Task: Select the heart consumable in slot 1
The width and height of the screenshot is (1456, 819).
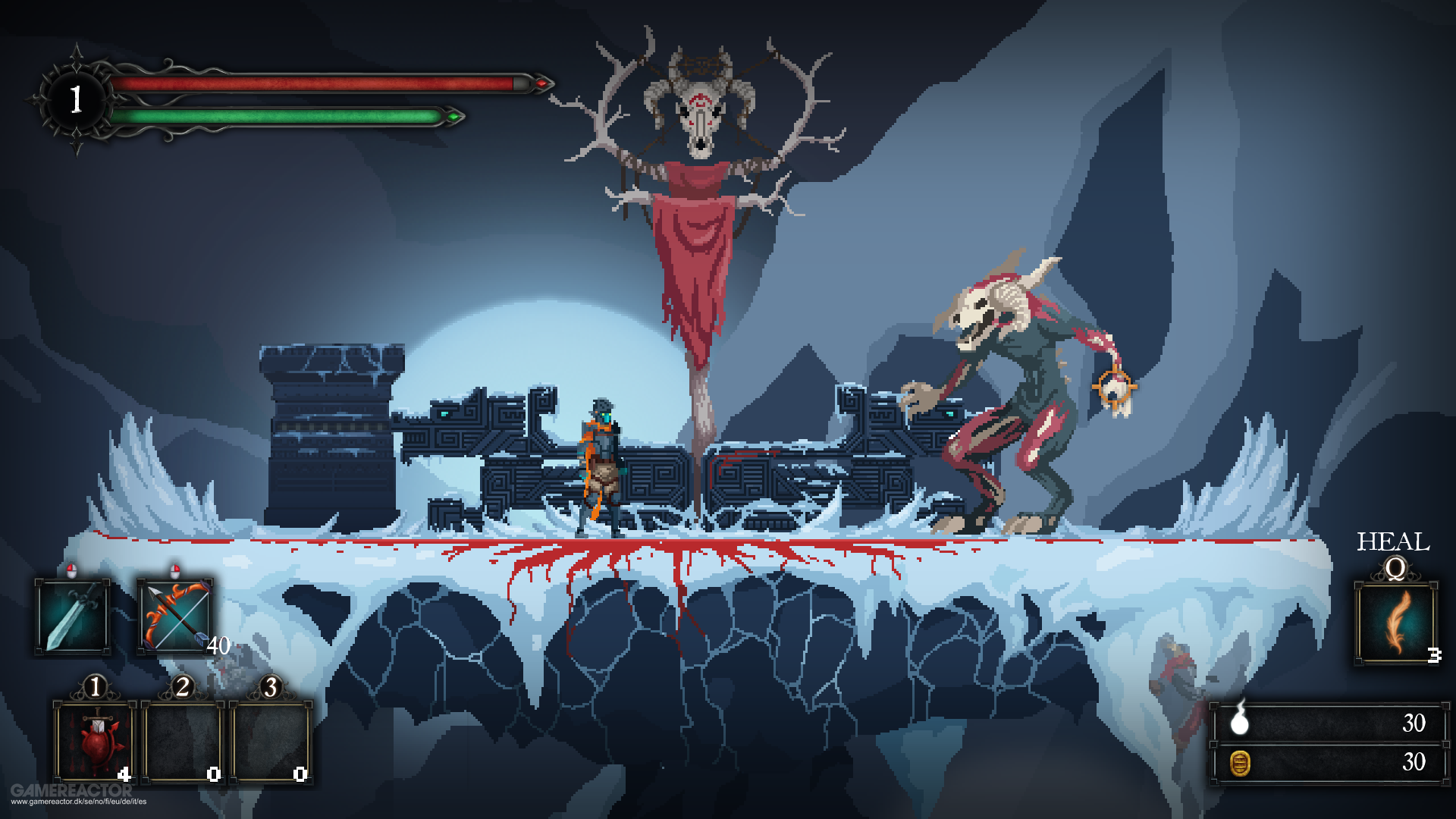Action: coord(93,739)
